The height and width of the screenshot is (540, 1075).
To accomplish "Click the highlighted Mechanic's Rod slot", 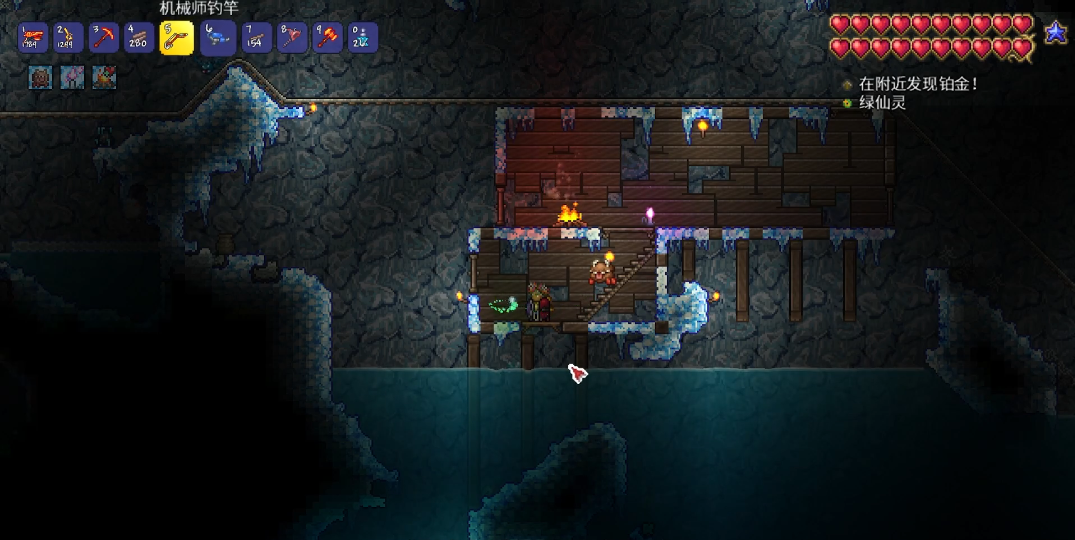I will click(x=177, y=38).
